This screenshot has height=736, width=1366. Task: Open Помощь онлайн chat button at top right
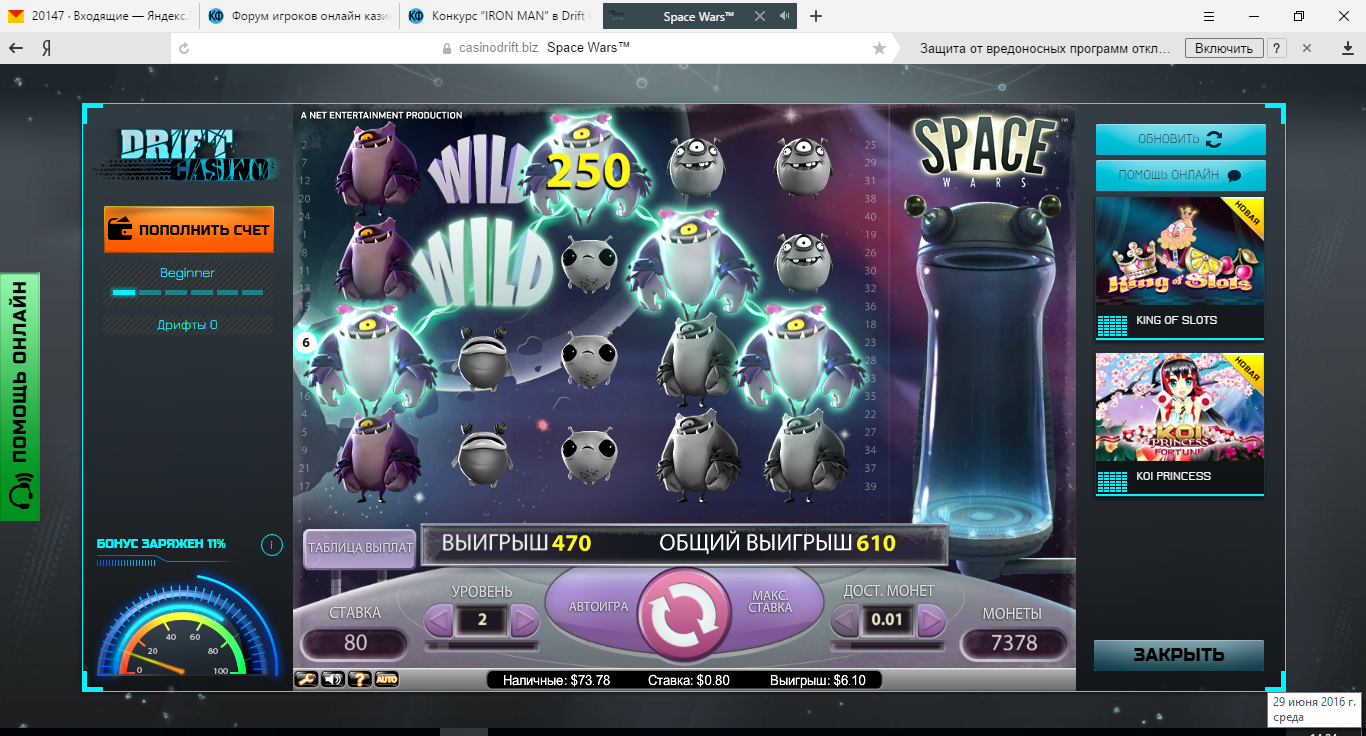[1180, 175]
